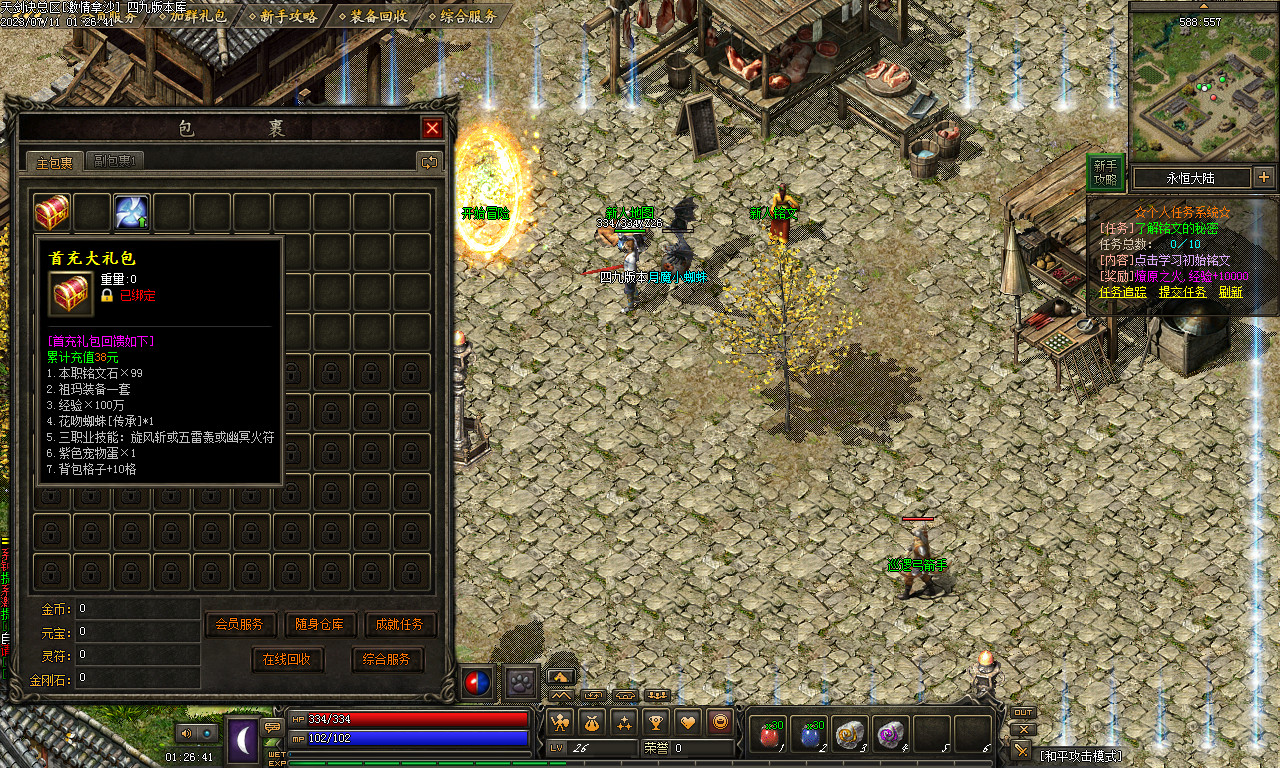1280x768 pixels.
Task: Use the red potion in hotbar slot 1
Action: click(x=770, y=735)
